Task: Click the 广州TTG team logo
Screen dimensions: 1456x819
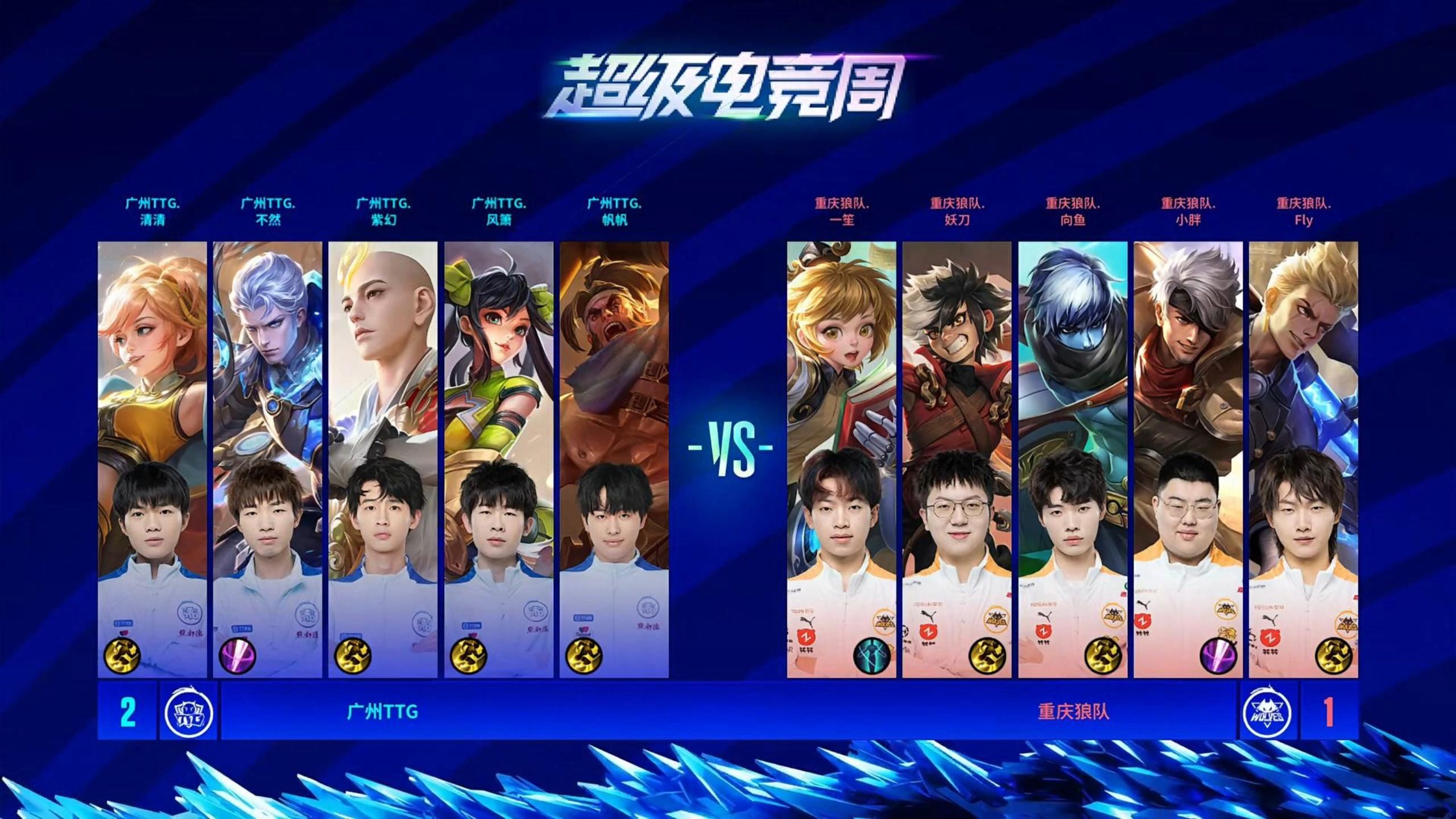Action: point(188,712)
